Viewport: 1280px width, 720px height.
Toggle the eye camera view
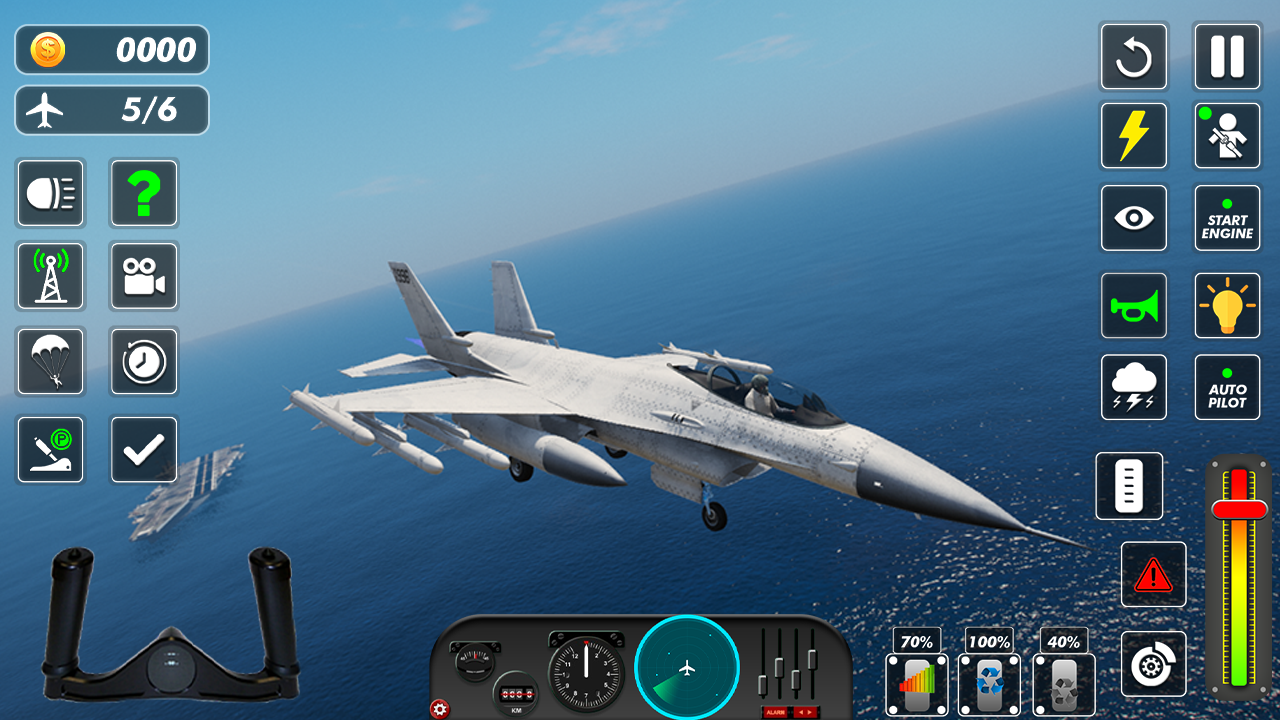tap(1134, 218)
